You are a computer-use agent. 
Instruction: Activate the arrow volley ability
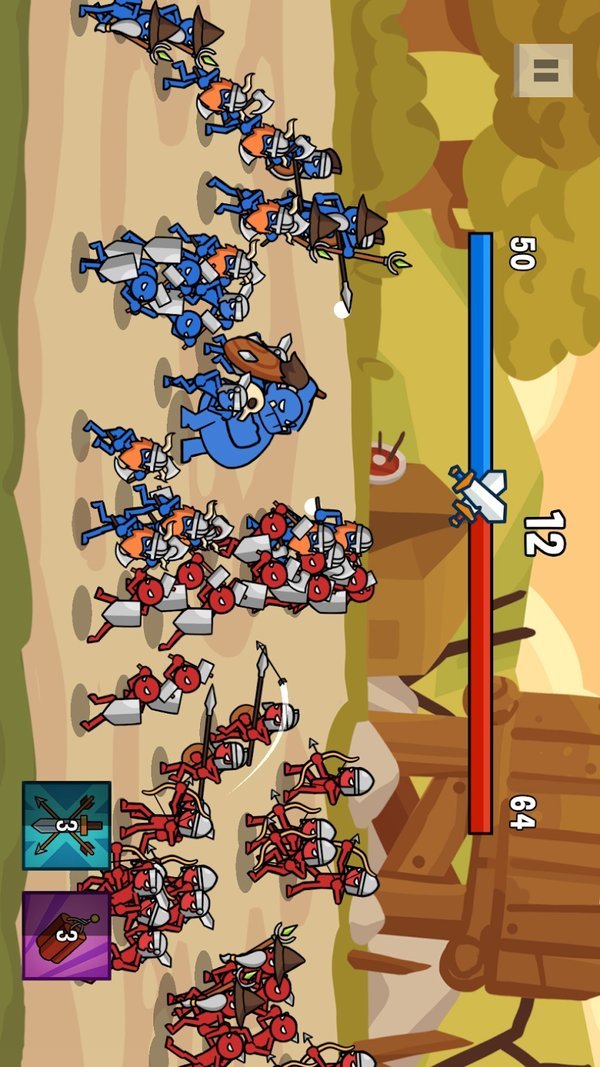(67, 825)
